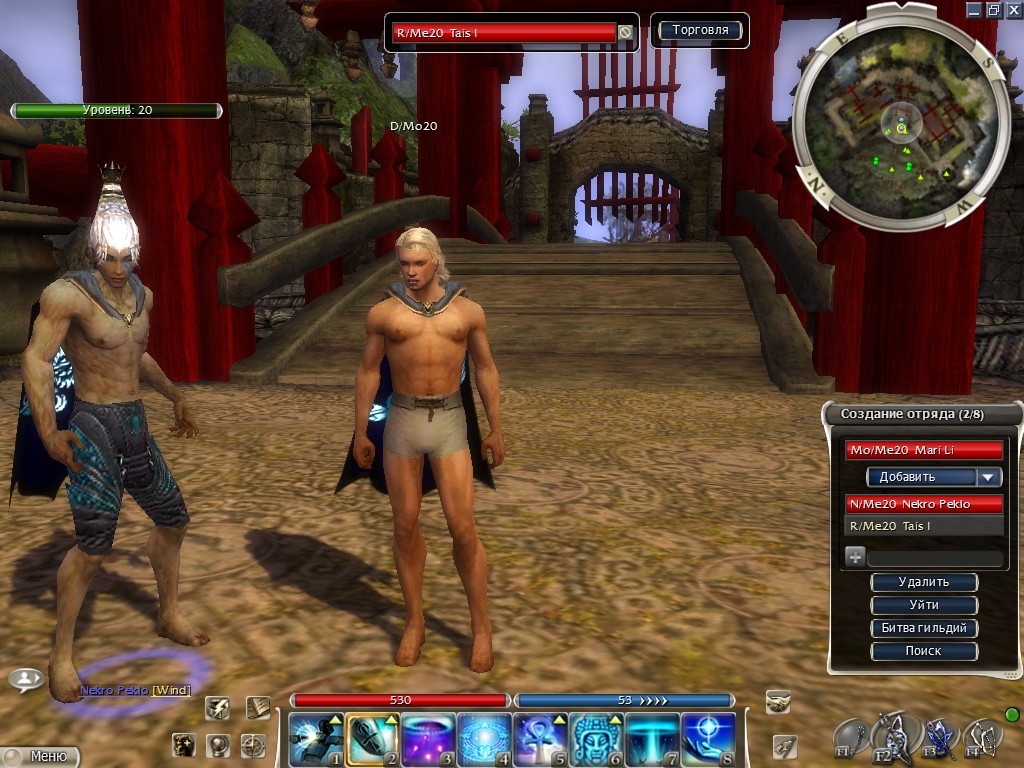
Task: Select the Tais I row in party list
Action: [923, 526]
